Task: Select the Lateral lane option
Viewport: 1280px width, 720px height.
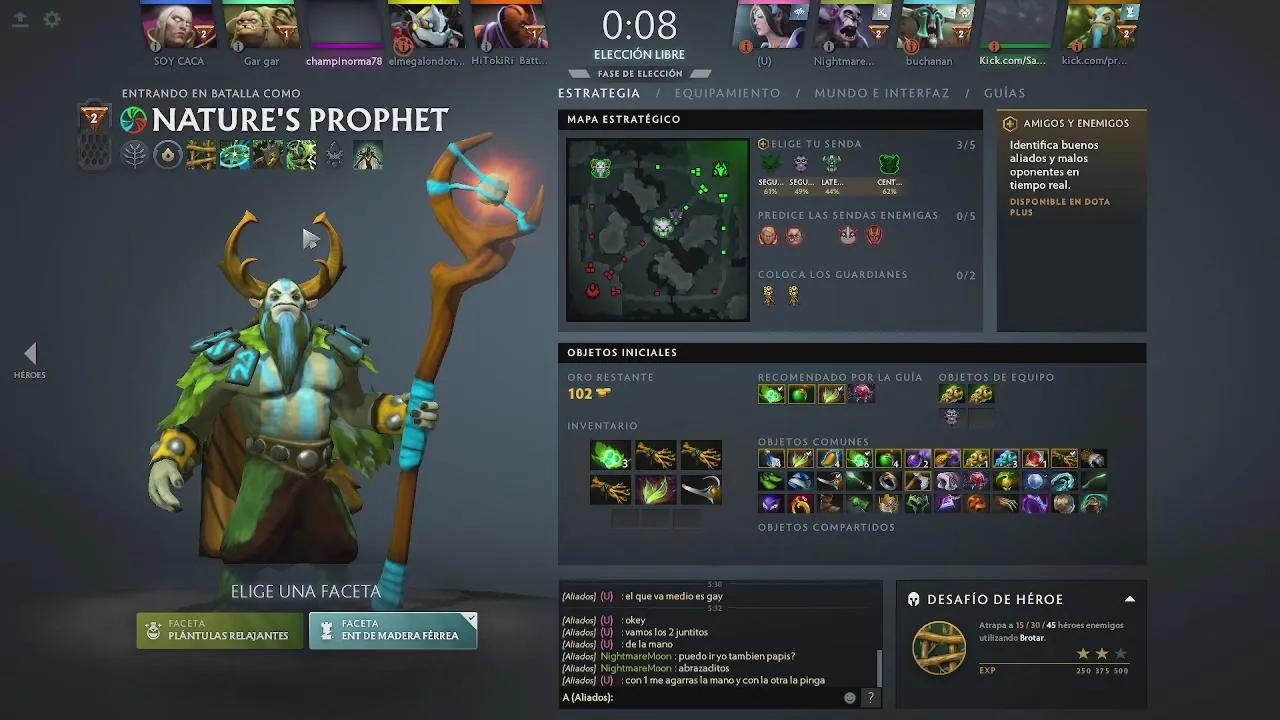Action: click(x=833, y=163)
